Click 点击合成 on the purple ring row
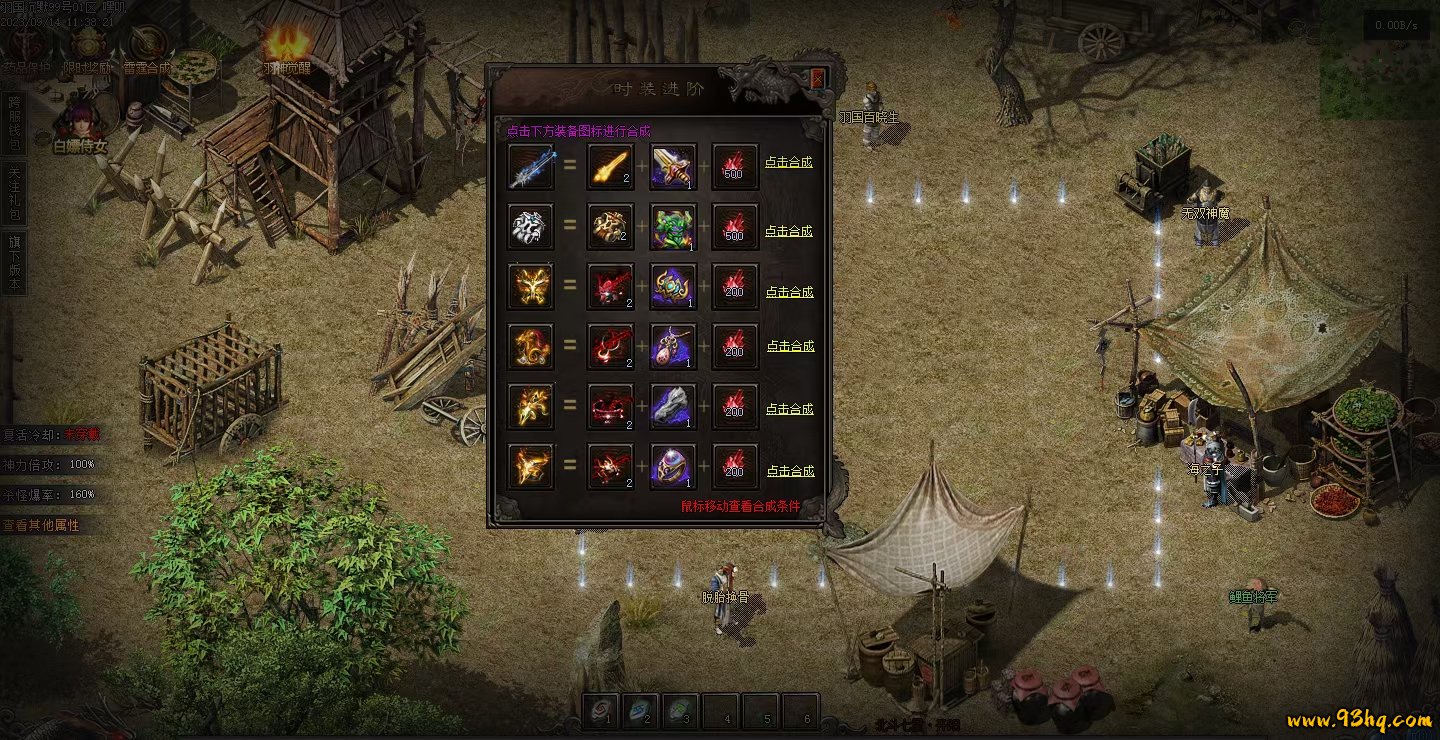Screen dimensions: 1440x740 789,471
